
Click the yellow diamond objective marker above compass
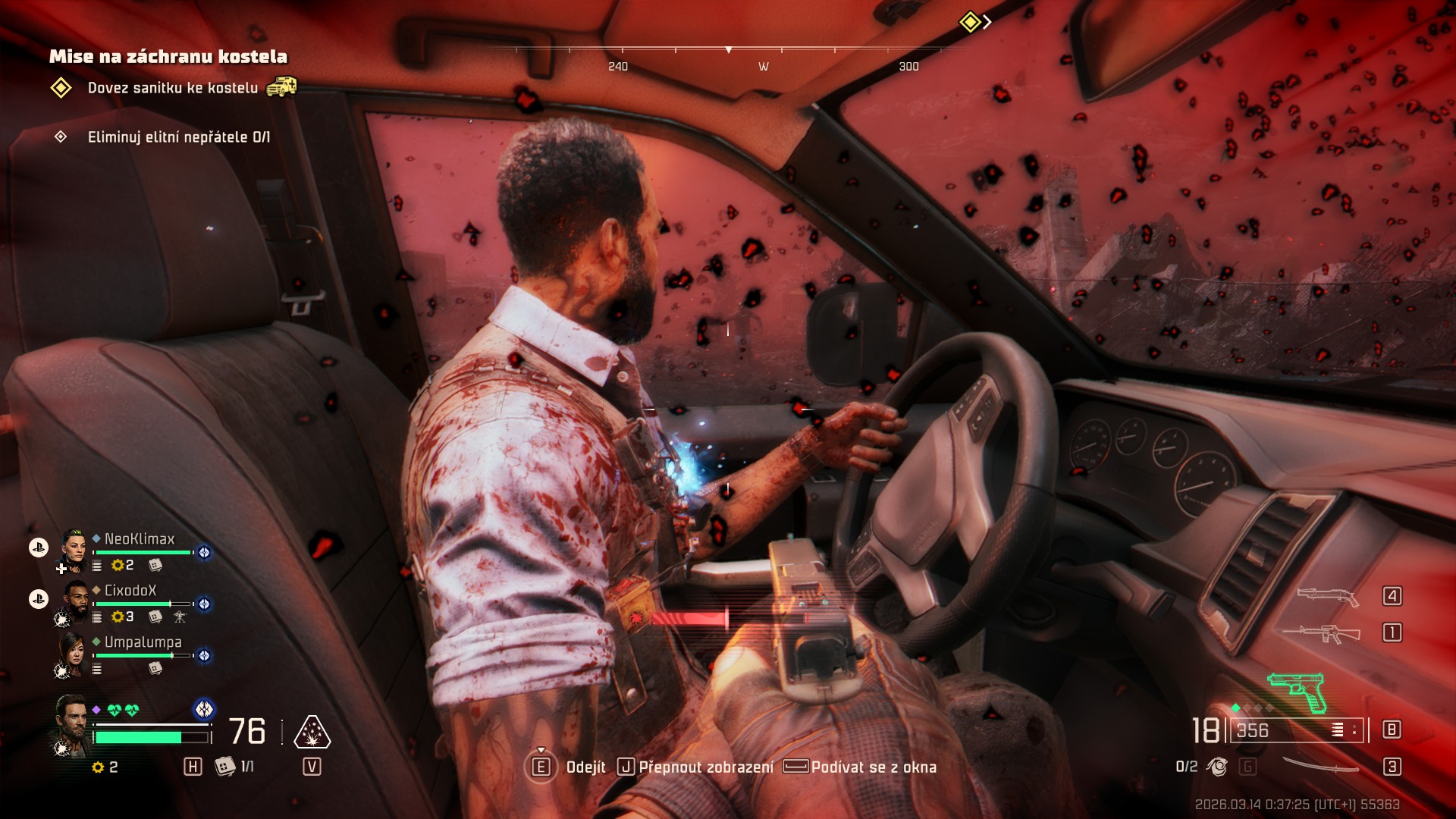pos(970,22)
